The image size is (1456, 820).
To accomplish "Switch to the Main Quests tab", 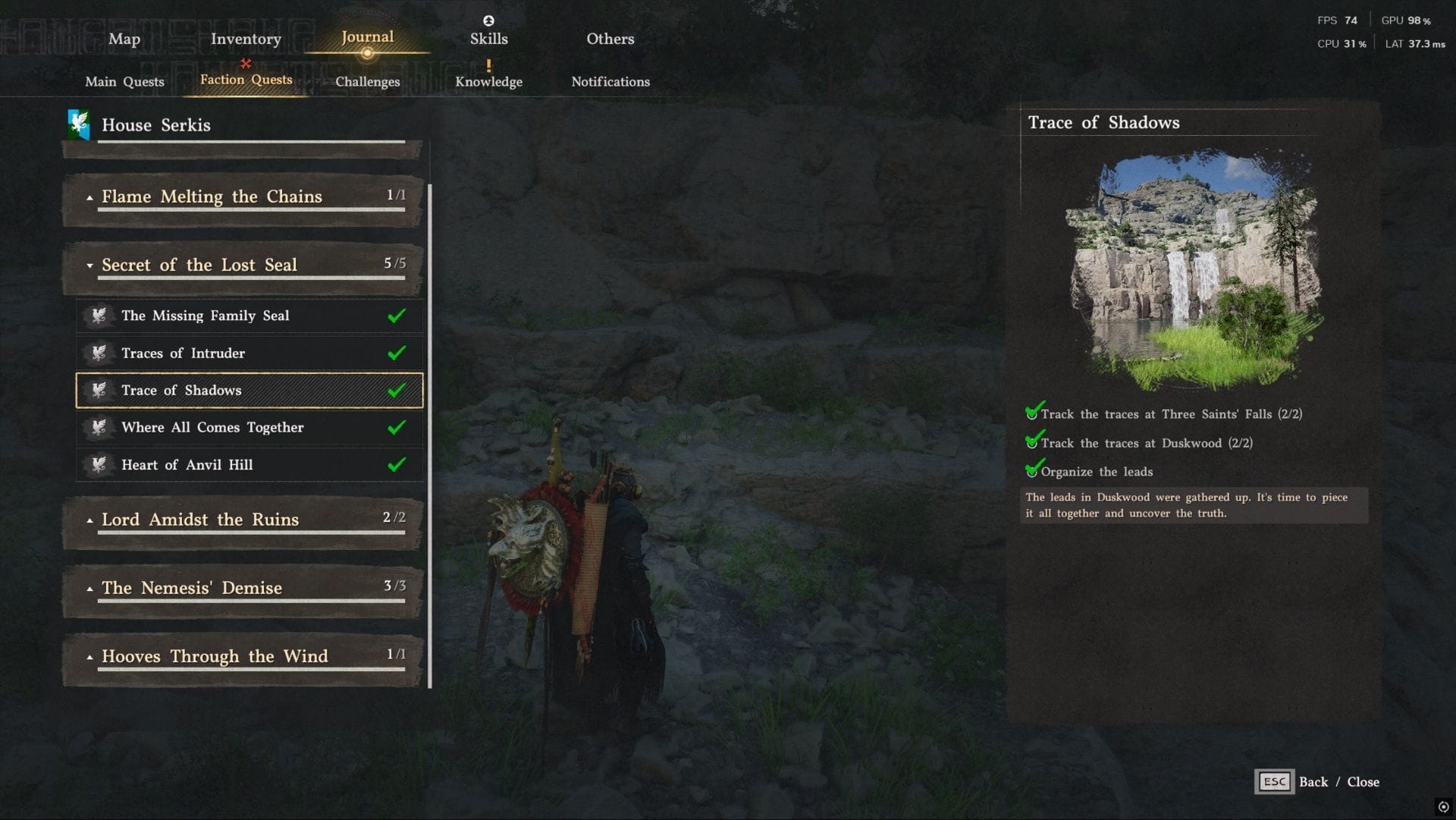I will 124,81.
